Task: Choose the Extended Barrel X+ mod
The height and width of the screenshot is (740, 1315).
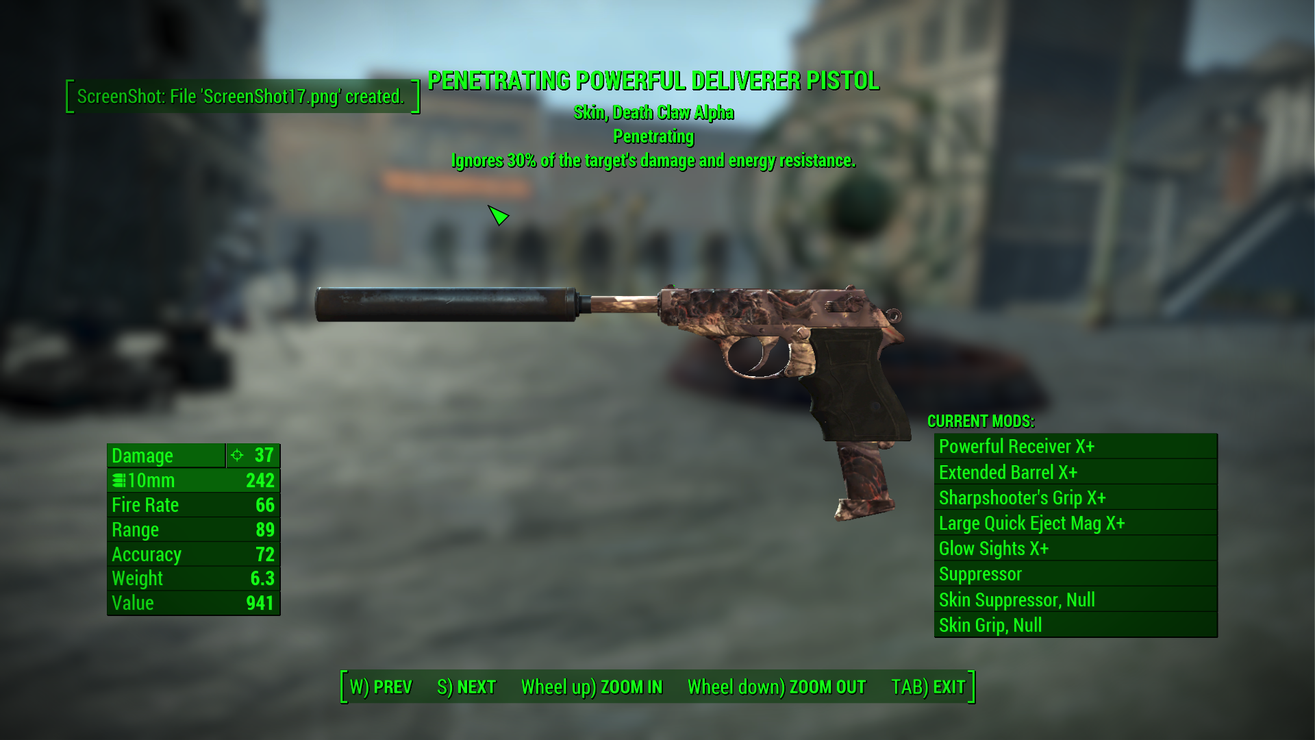Action: pyautogui.click(x=1075, y=472)
